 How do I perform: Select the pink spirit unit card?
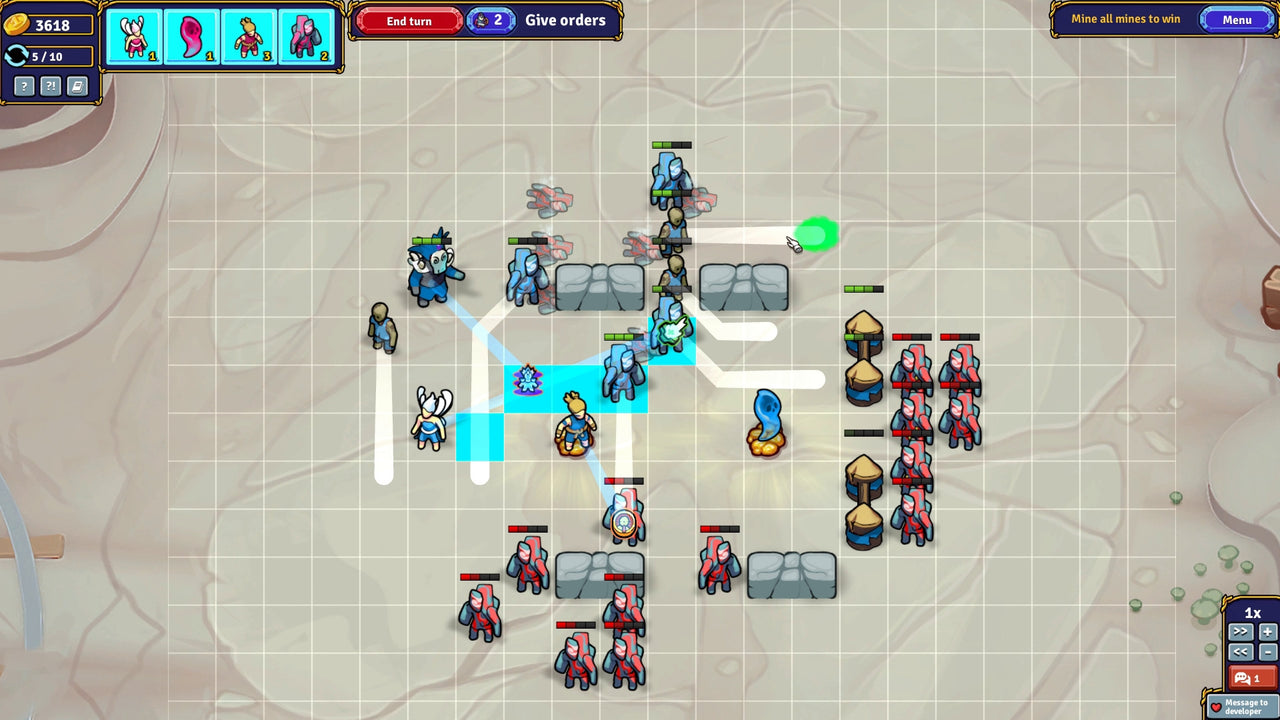191,31
